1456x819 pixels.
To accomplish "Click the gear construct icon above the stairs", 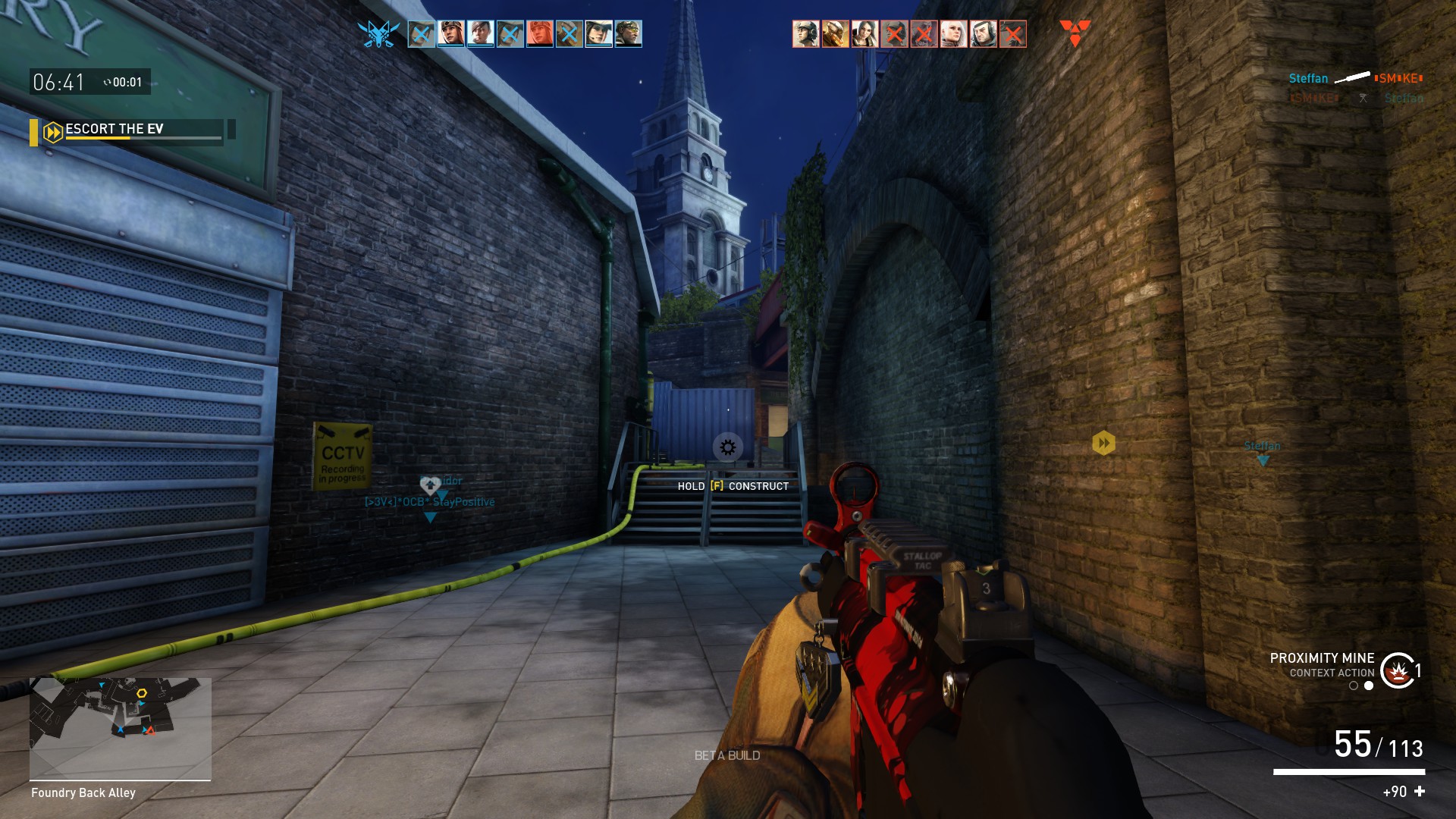I will coord(727,447).
